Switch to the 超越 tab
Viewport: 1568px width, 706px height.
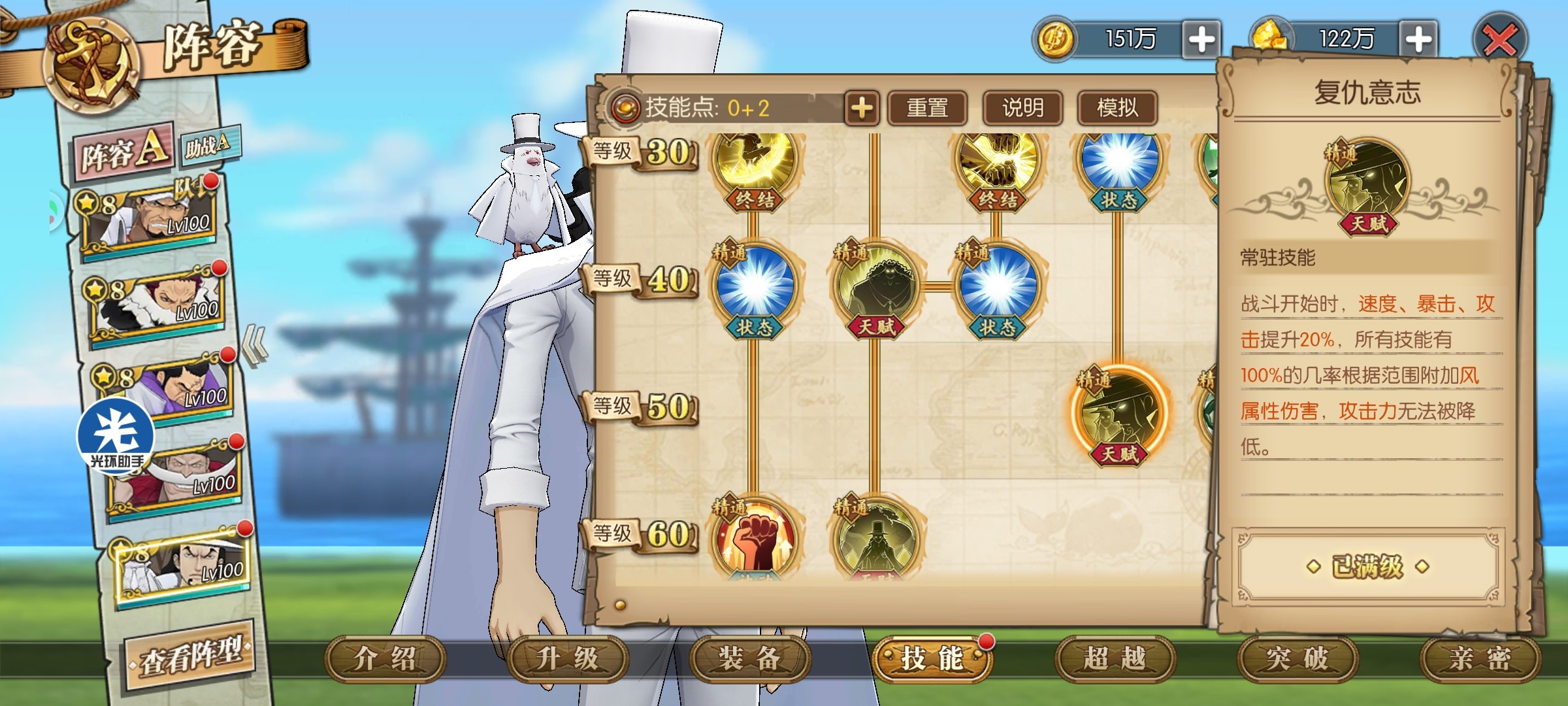(1115, 659)
